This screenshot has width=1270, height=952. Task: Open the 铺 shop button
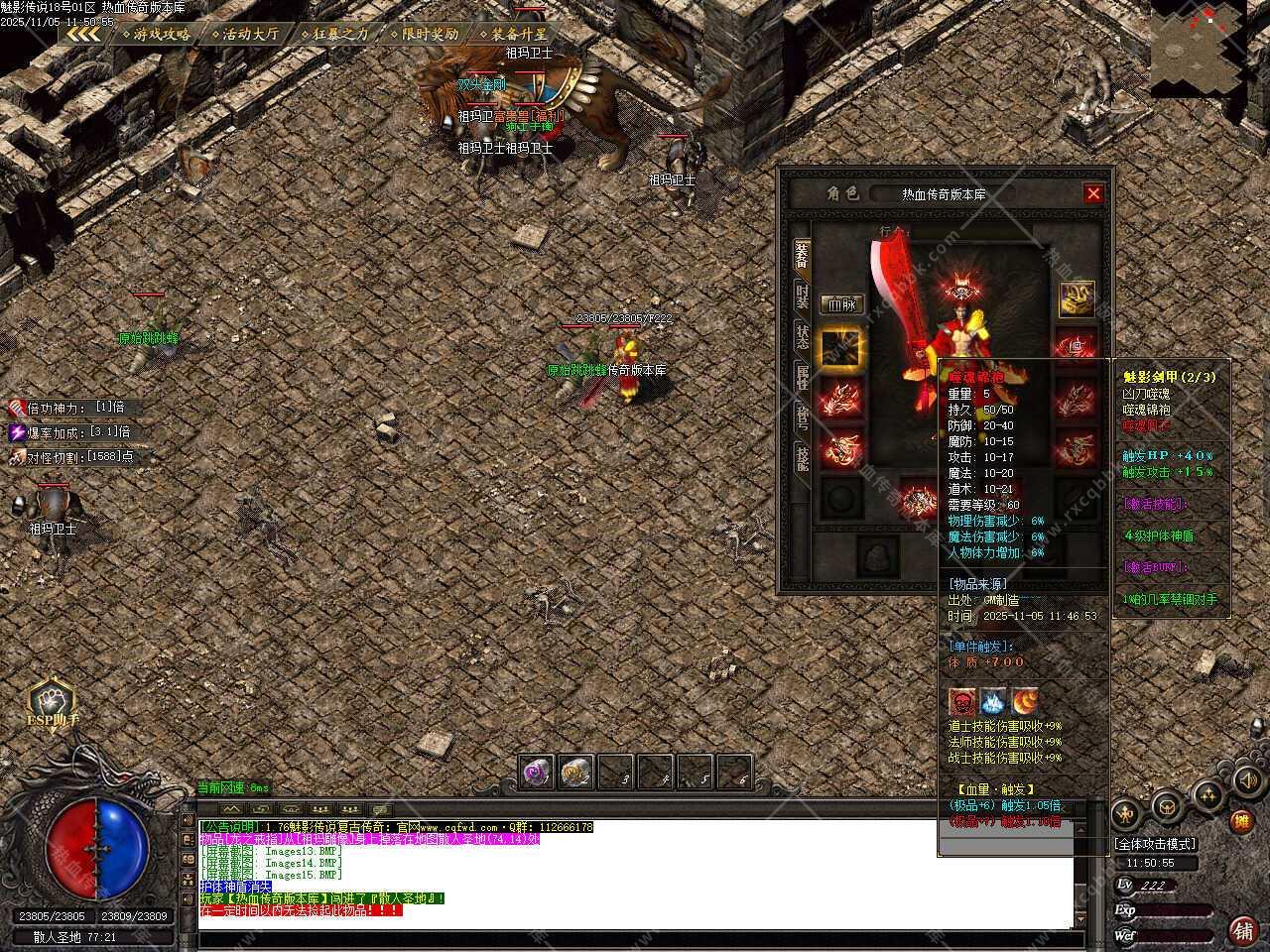click(x=1241, y=930)
